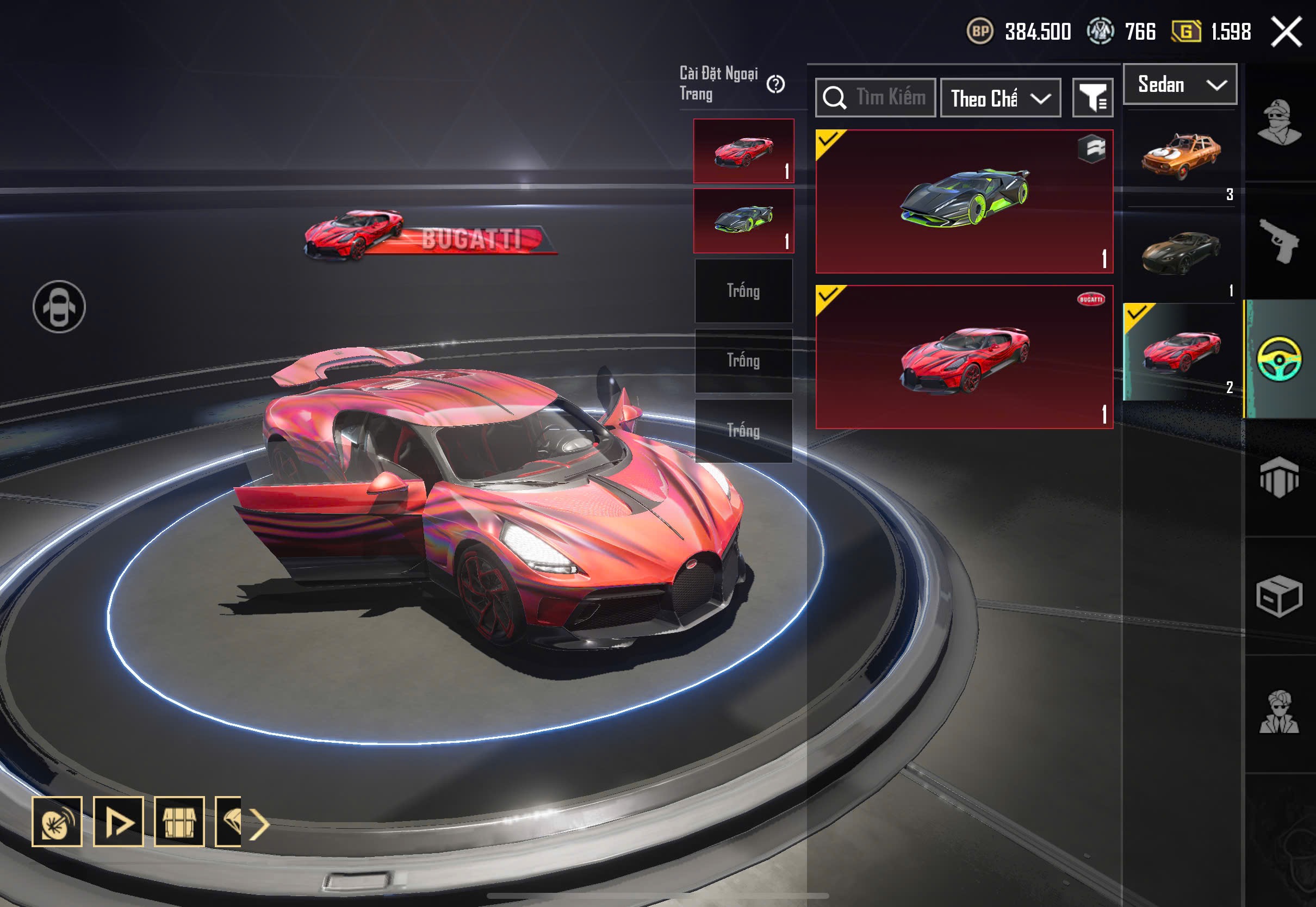Expand the Sedan vehicle type dropdown
Image resolution: width=1316 pixels, height=907 pixels.
point(1180,85)
